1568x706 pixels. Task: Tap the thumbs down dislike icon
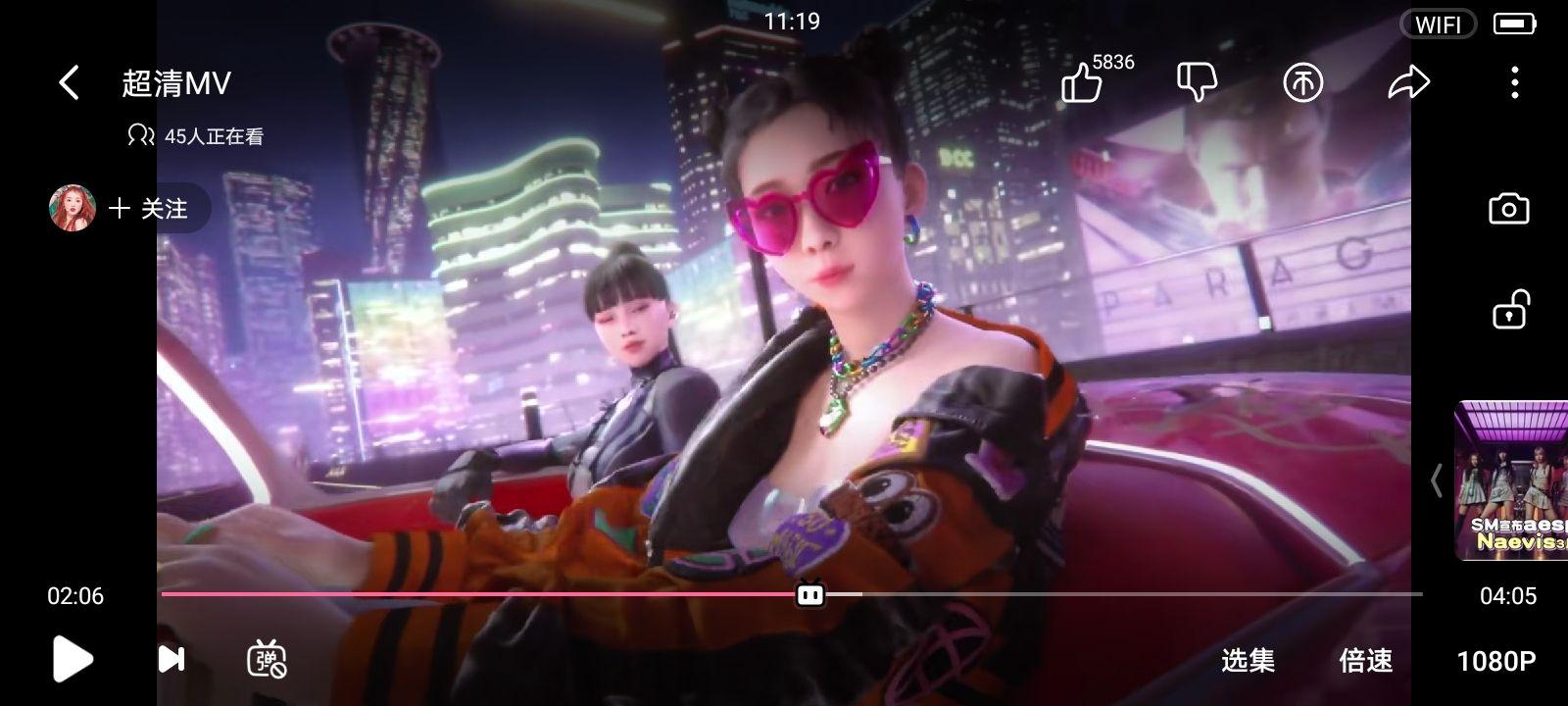pyautogui.click(x=1198, y=82)
